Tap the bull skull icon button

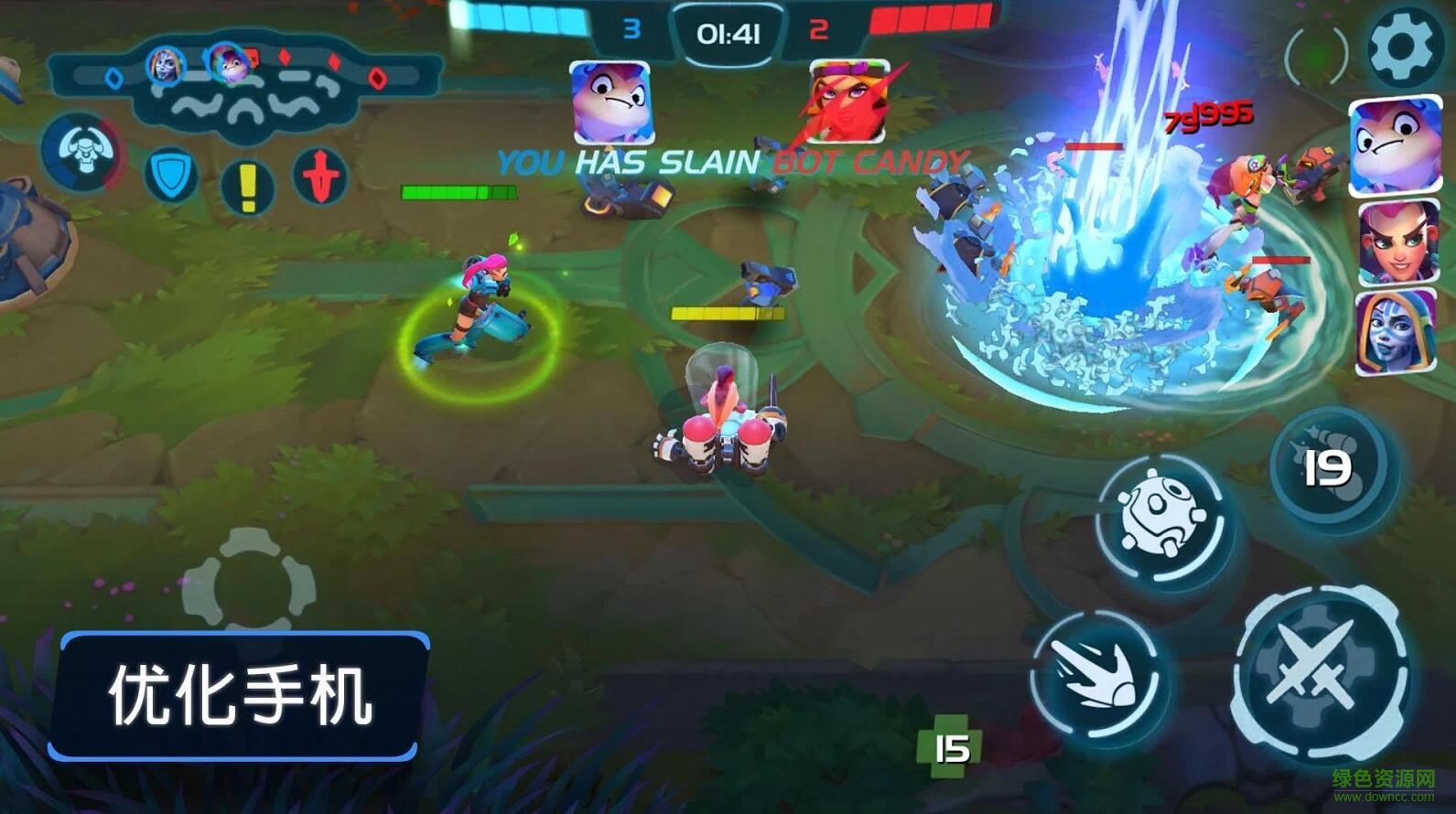click(85, 153)
